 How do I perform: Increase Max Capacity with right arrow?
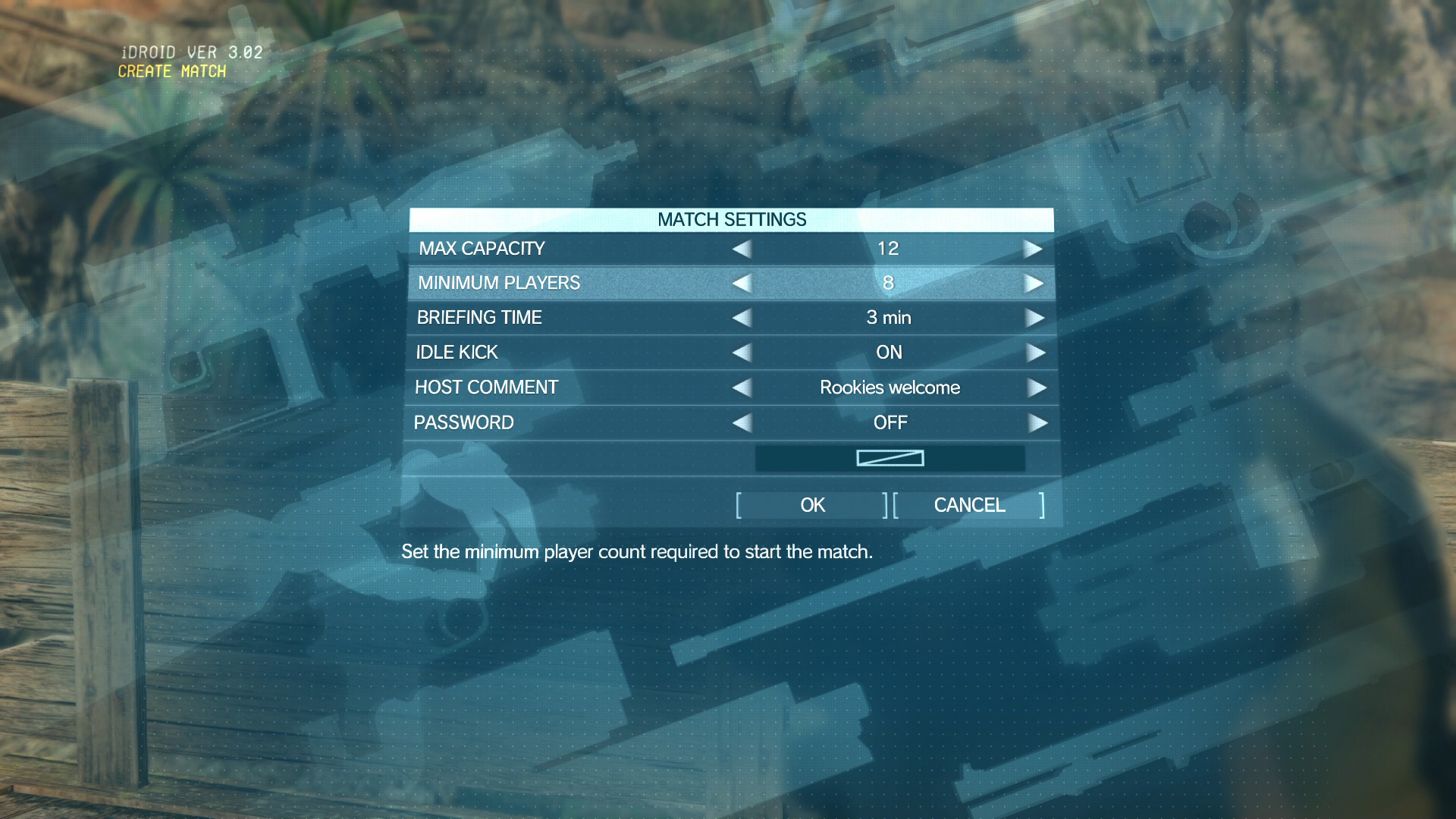(x=1032, y=249)
